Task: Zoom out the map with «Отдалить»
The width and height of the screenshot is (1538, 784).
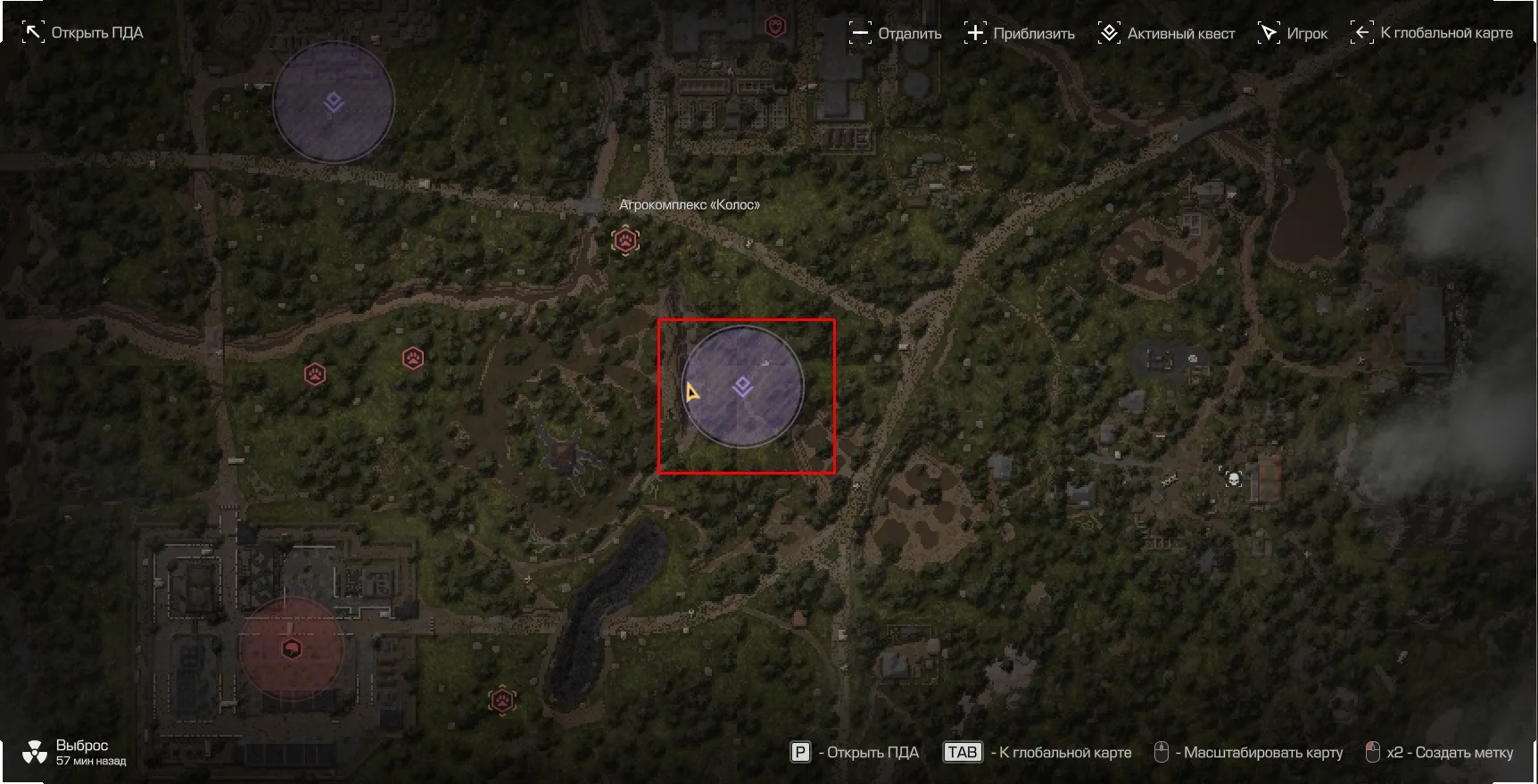Action: (896, 34)
